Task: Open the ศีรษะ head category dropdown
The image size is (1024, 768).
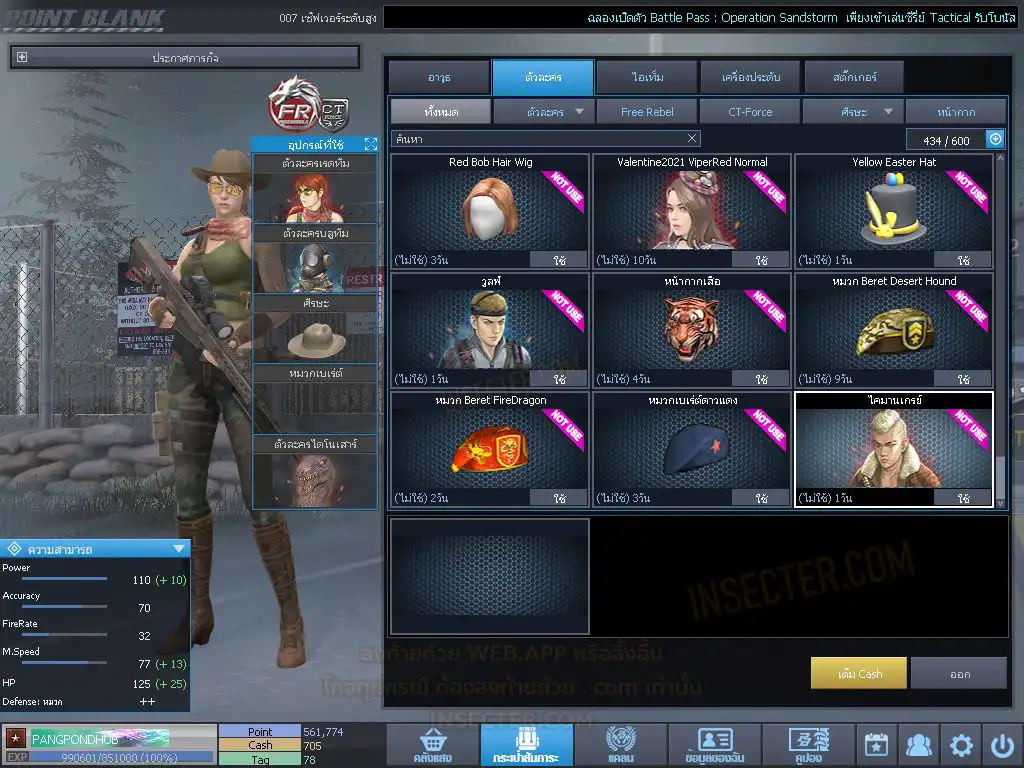Action: tap(853, 112)
